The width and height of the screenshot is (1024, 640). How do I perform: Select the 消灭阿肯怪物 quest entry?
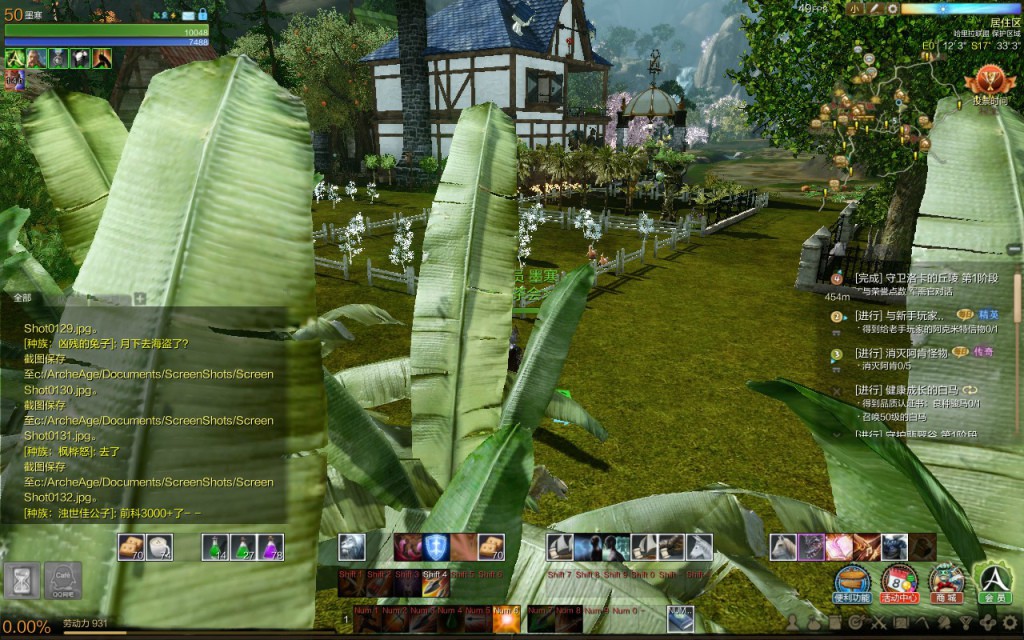click(x=900, y=353)
